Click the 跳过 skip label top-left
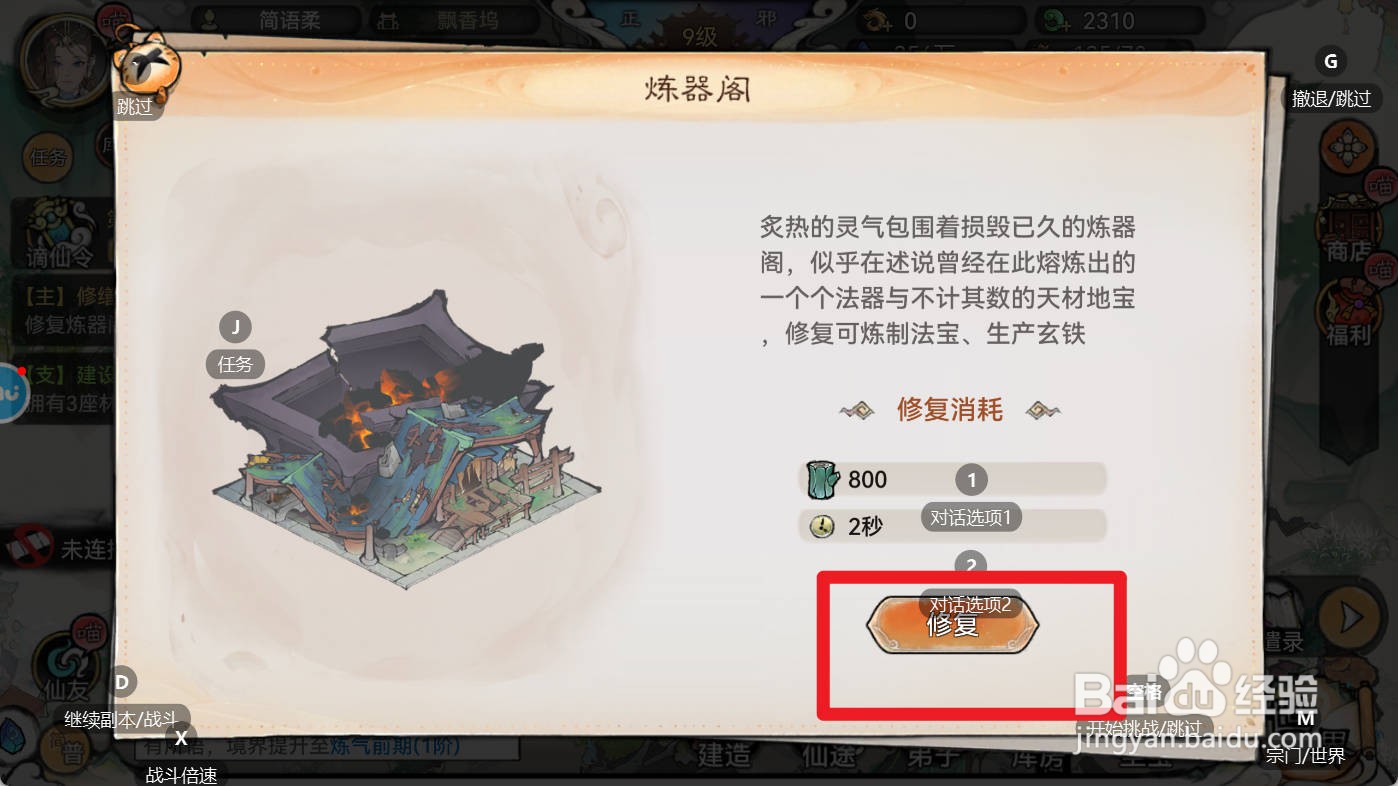Screen dimensions: 1398x786 click(x=136, y=107)
